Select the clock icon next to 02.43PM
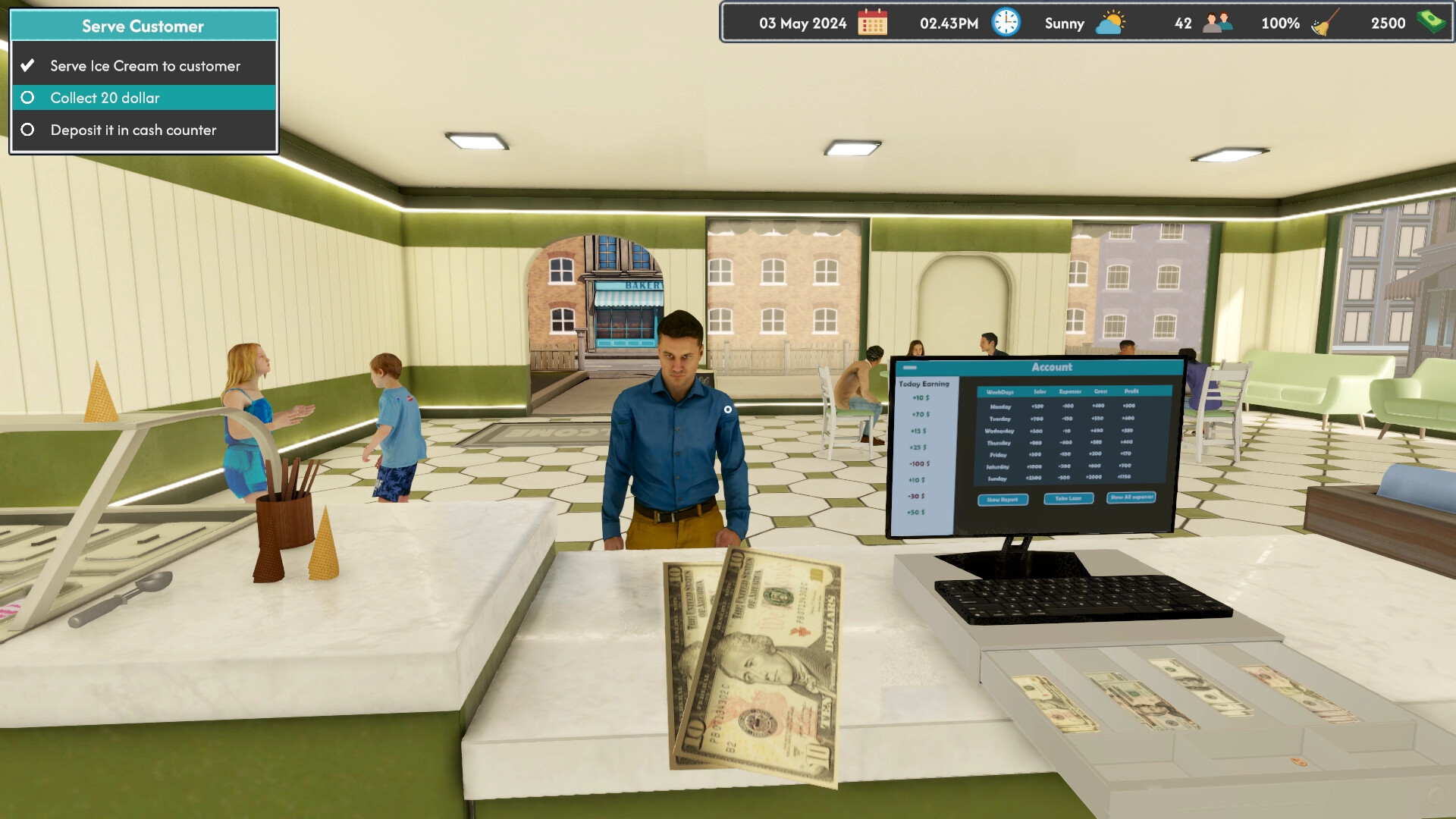Screen dimensions: 1456x819 tap(1005, 23)
